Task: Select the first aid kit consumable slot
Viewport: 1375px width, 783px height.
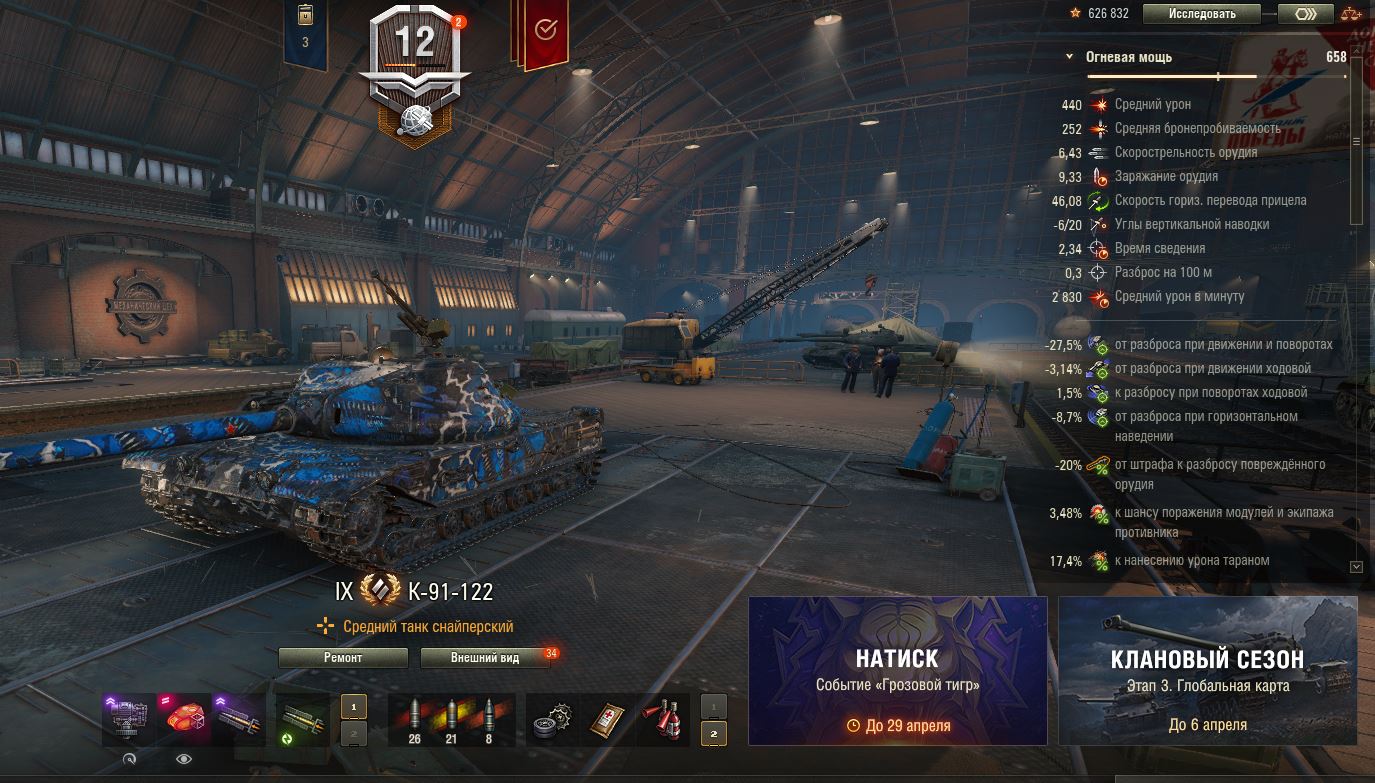Action: (x=608, y=720)
